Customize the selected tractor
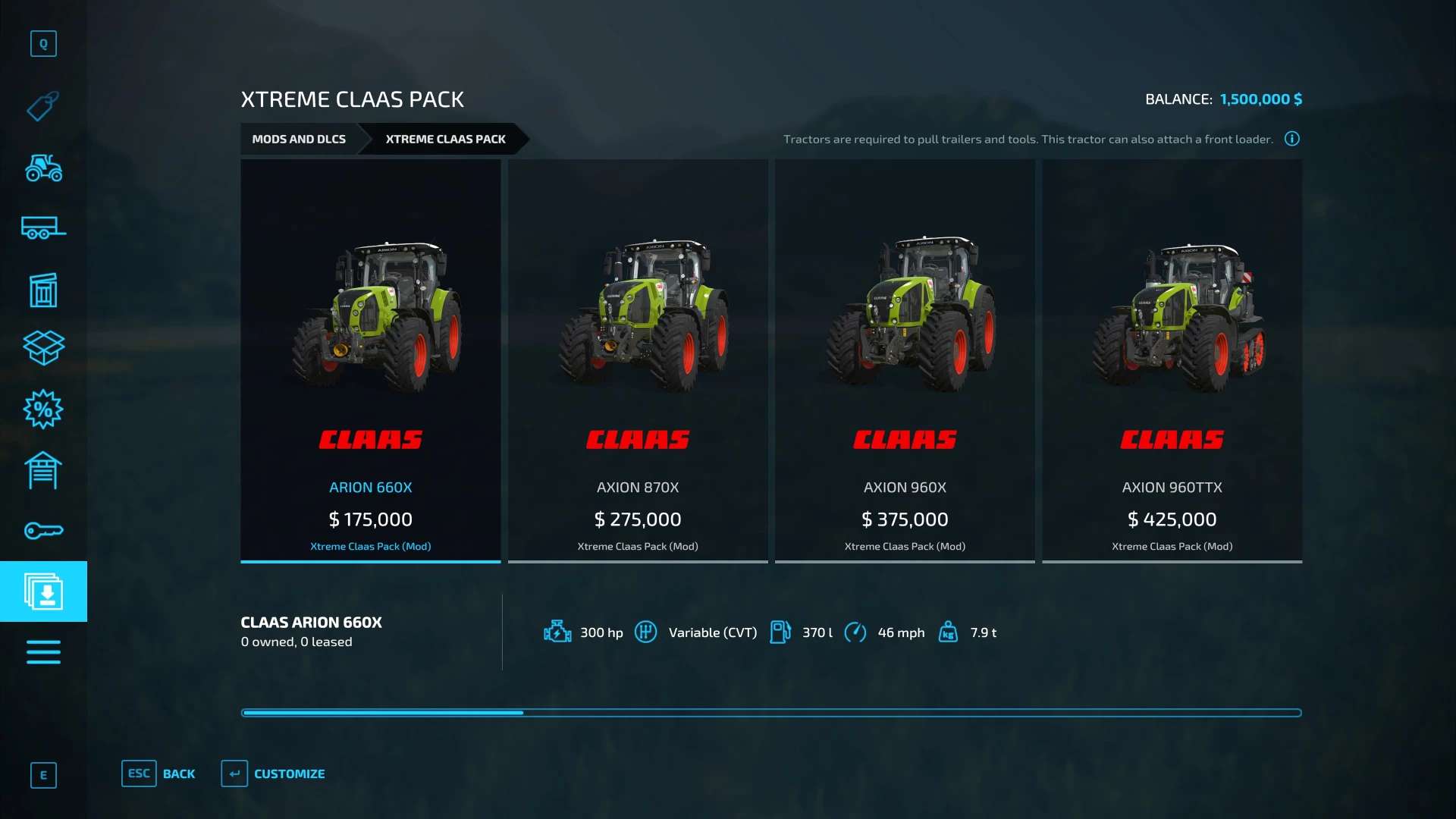 [x=274, y=773]
